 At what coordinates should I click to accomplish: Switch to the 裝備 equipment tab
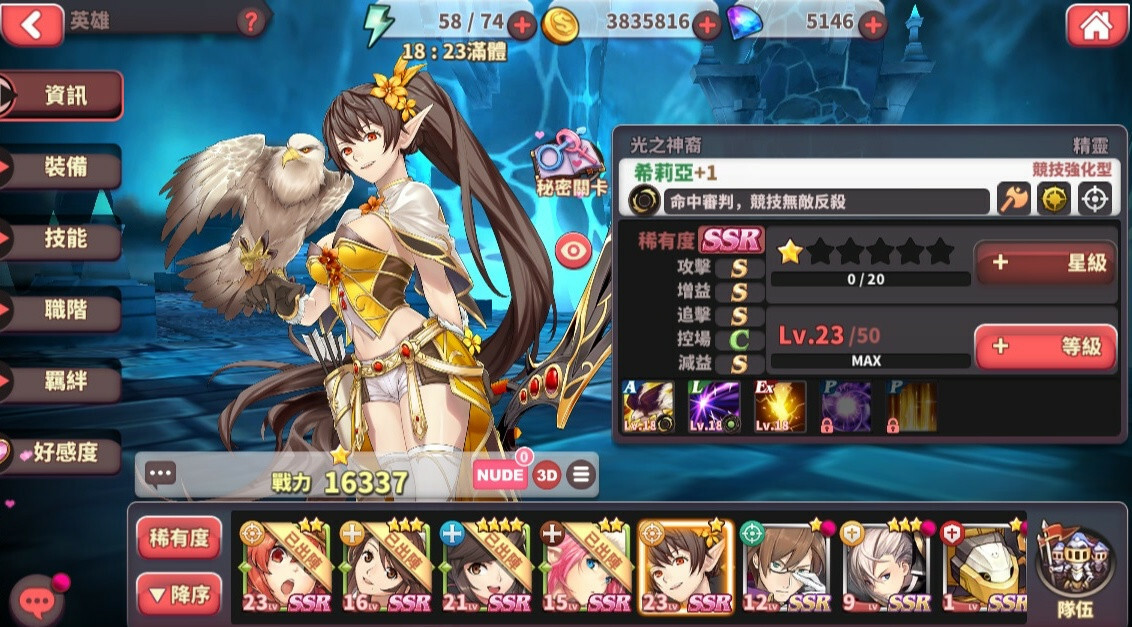[63, 167]
